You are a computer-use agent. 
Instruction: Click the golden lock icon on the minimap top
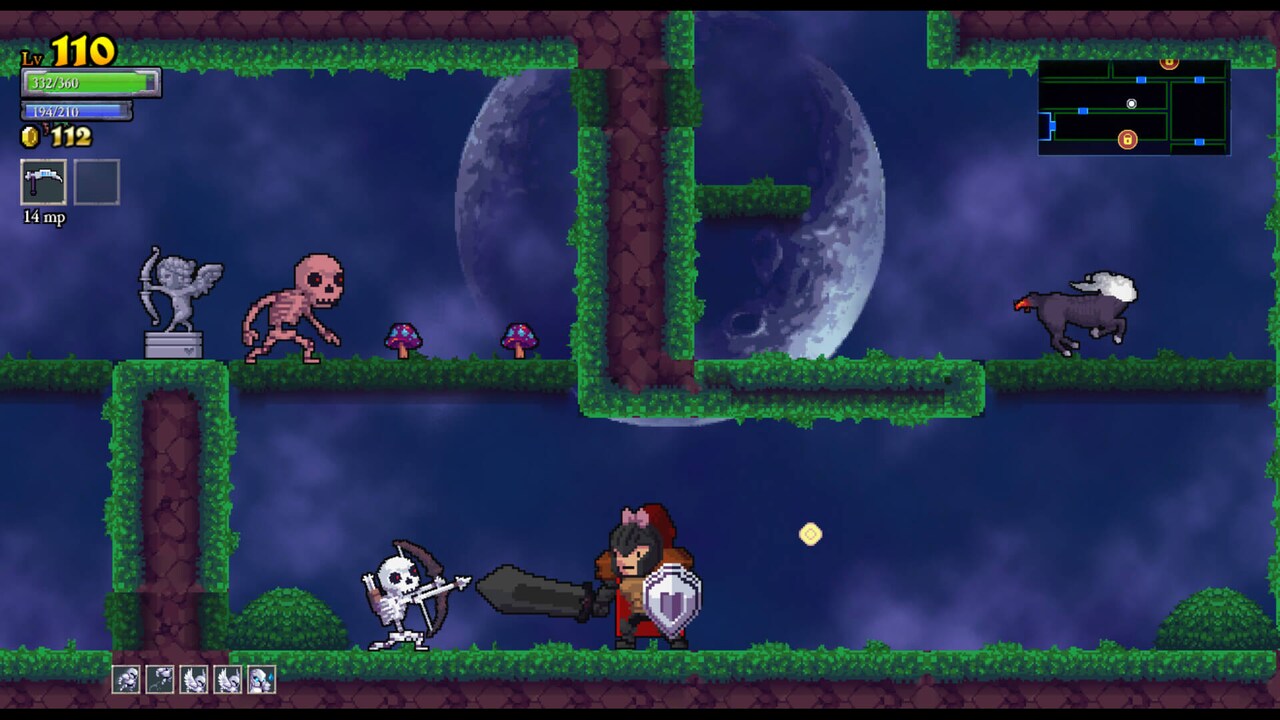(x=1169, y=62)
